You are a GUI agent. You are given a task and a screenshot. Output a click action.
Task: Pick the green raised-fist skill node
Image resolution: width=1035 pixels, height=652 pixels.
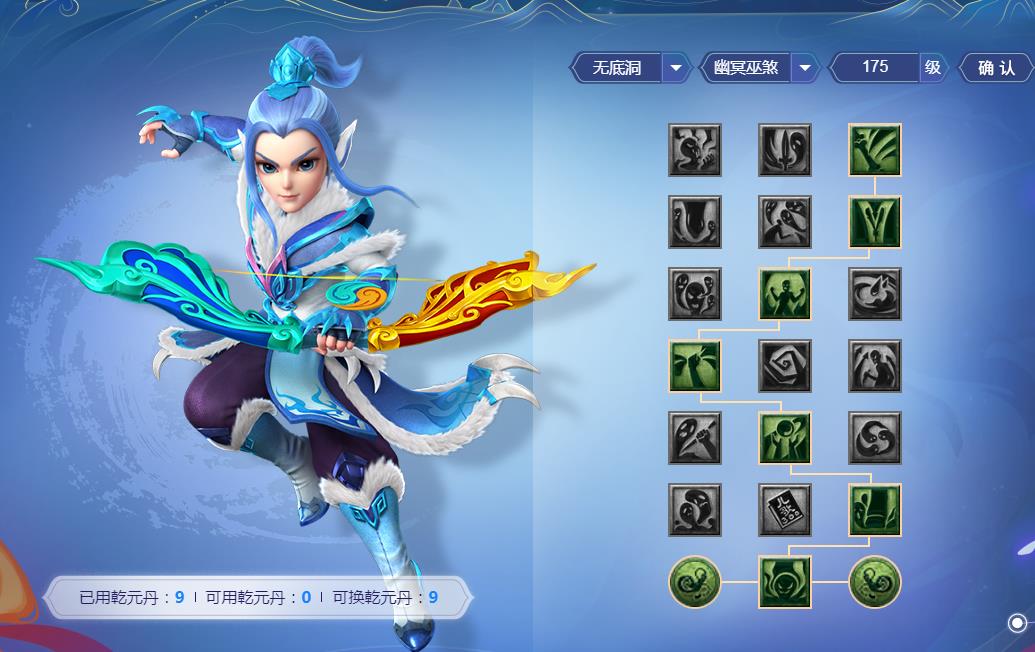click(x=695, y=366)
